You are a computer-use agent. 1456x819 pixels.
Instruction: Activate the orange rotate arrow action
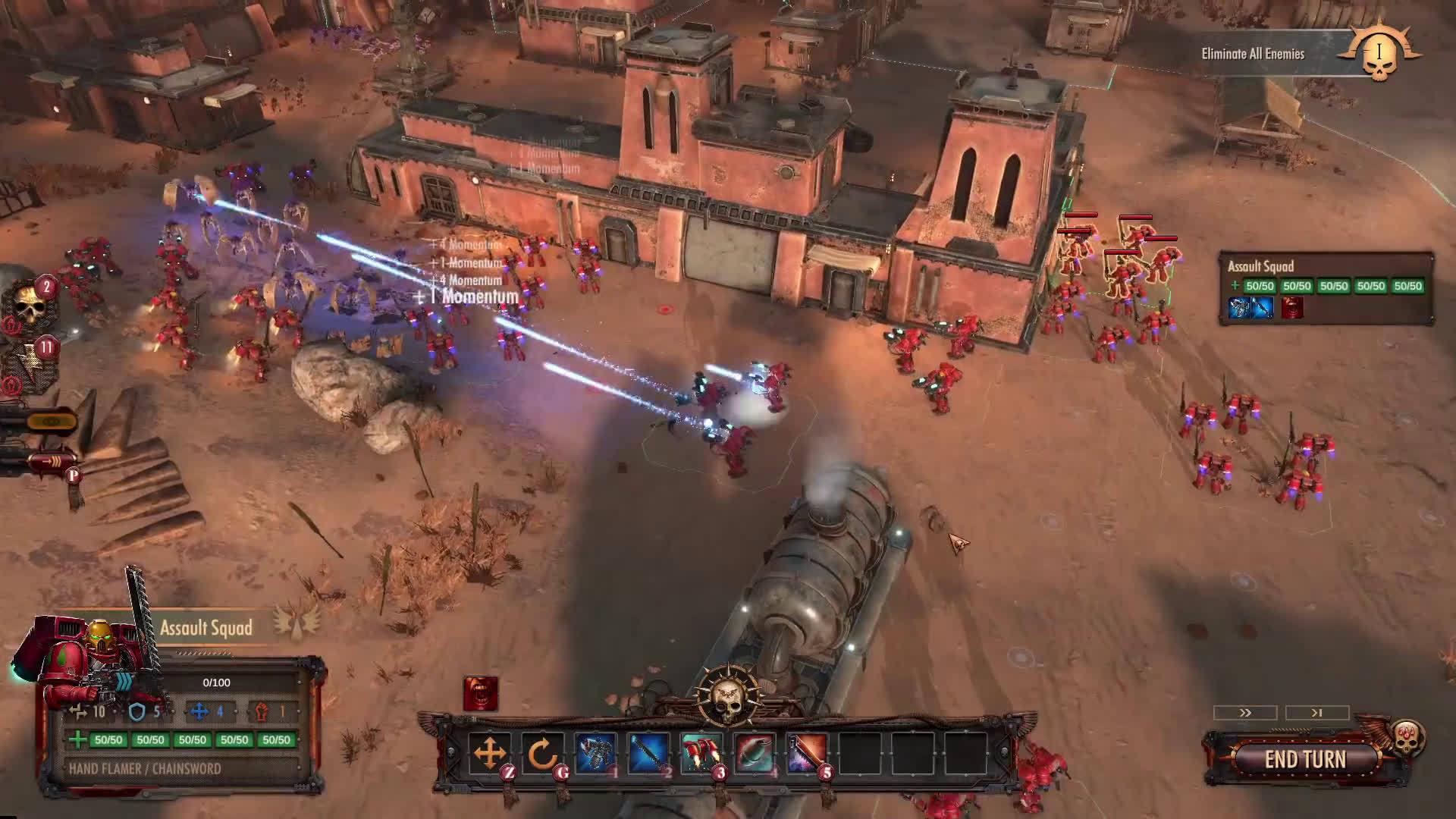[542, 753]
